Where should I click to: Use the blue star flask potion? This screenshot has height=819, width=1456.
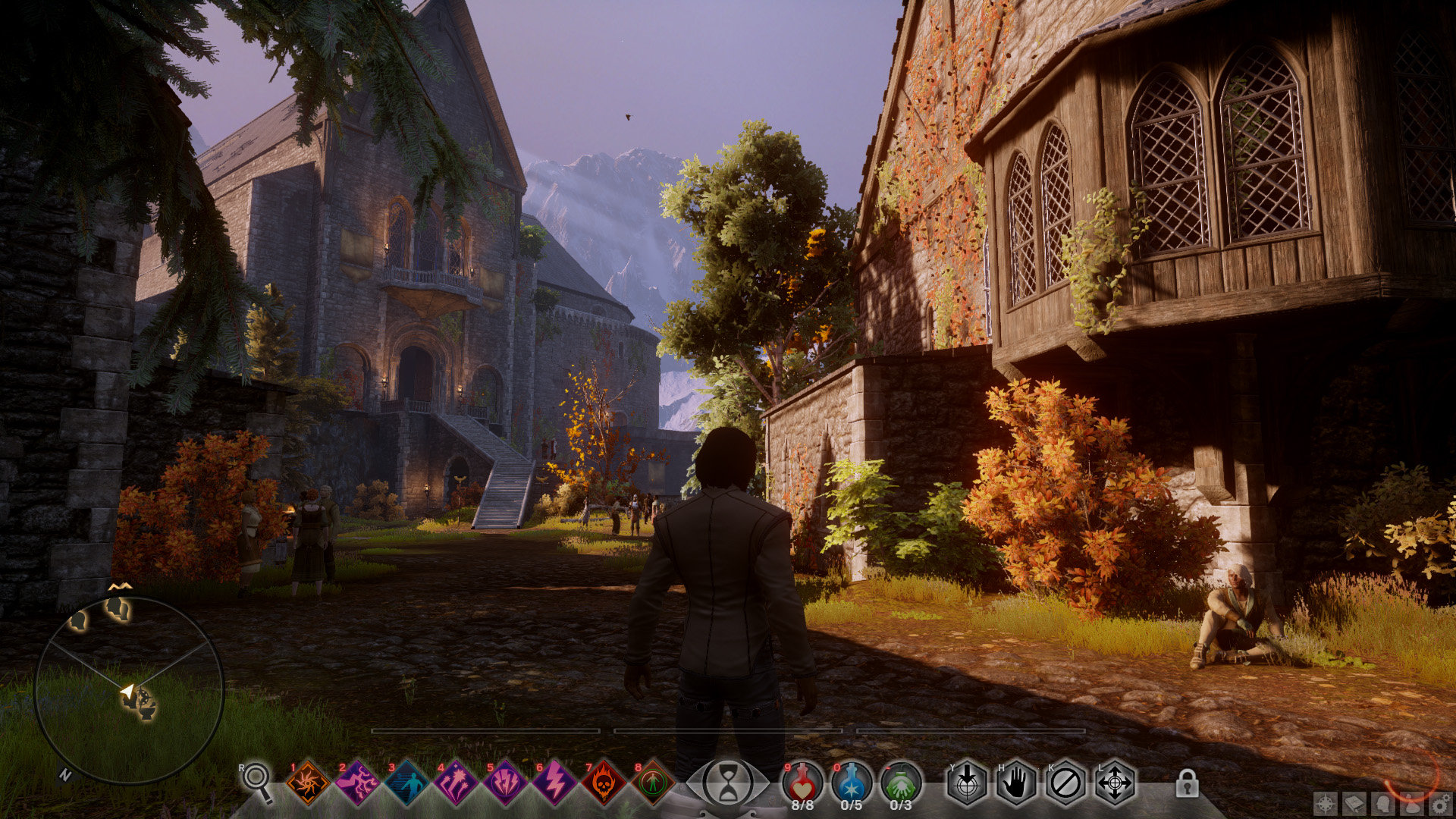point(852,781)
